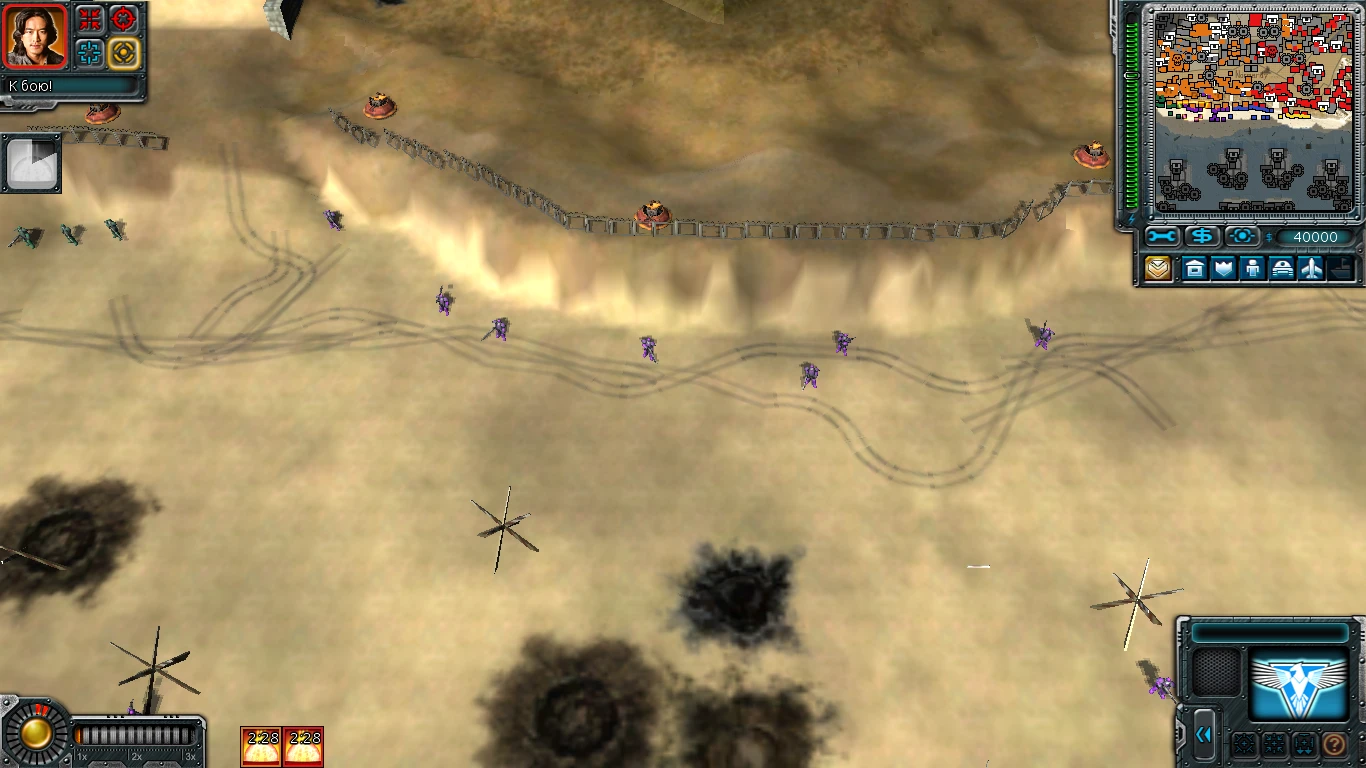Open the golden player powers envelope icon
The height and width of the screenshot is (768, 1366).
1158,267
